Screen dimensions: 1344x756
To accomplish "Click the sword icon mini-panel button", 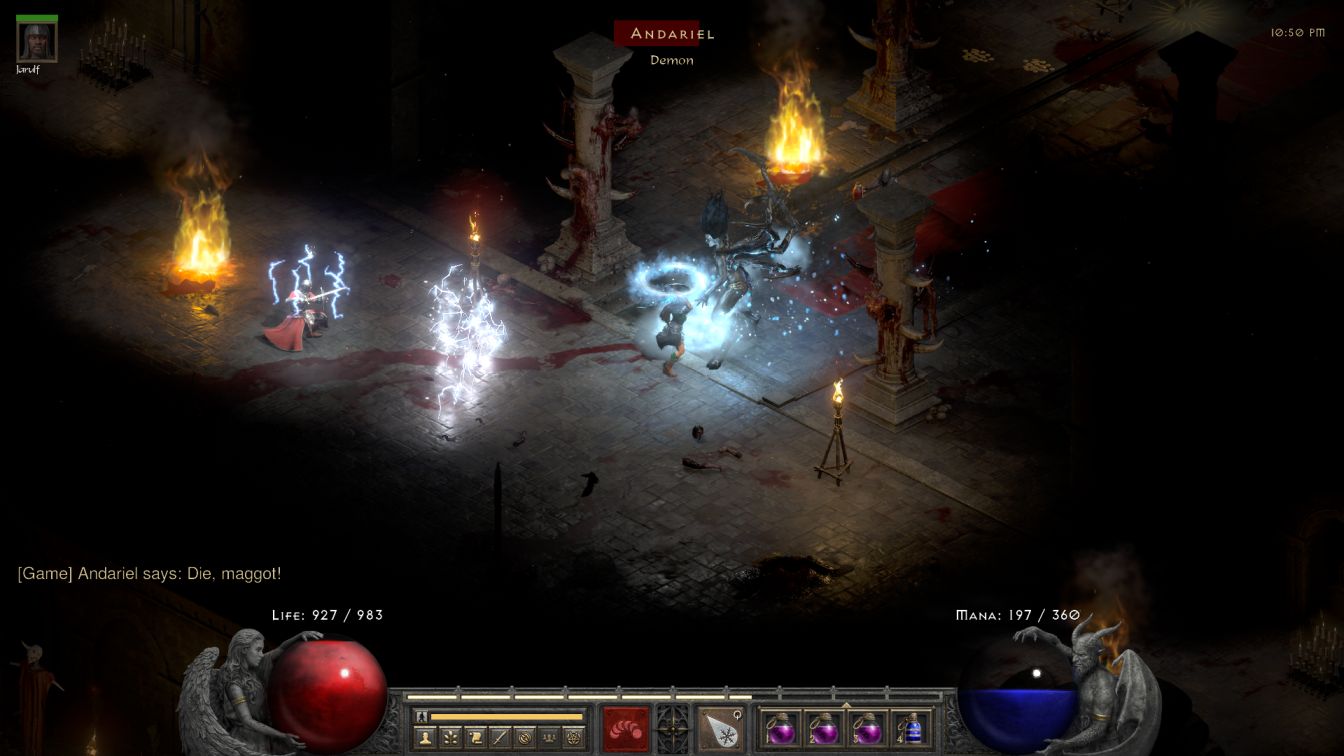I will coord(499,738).
